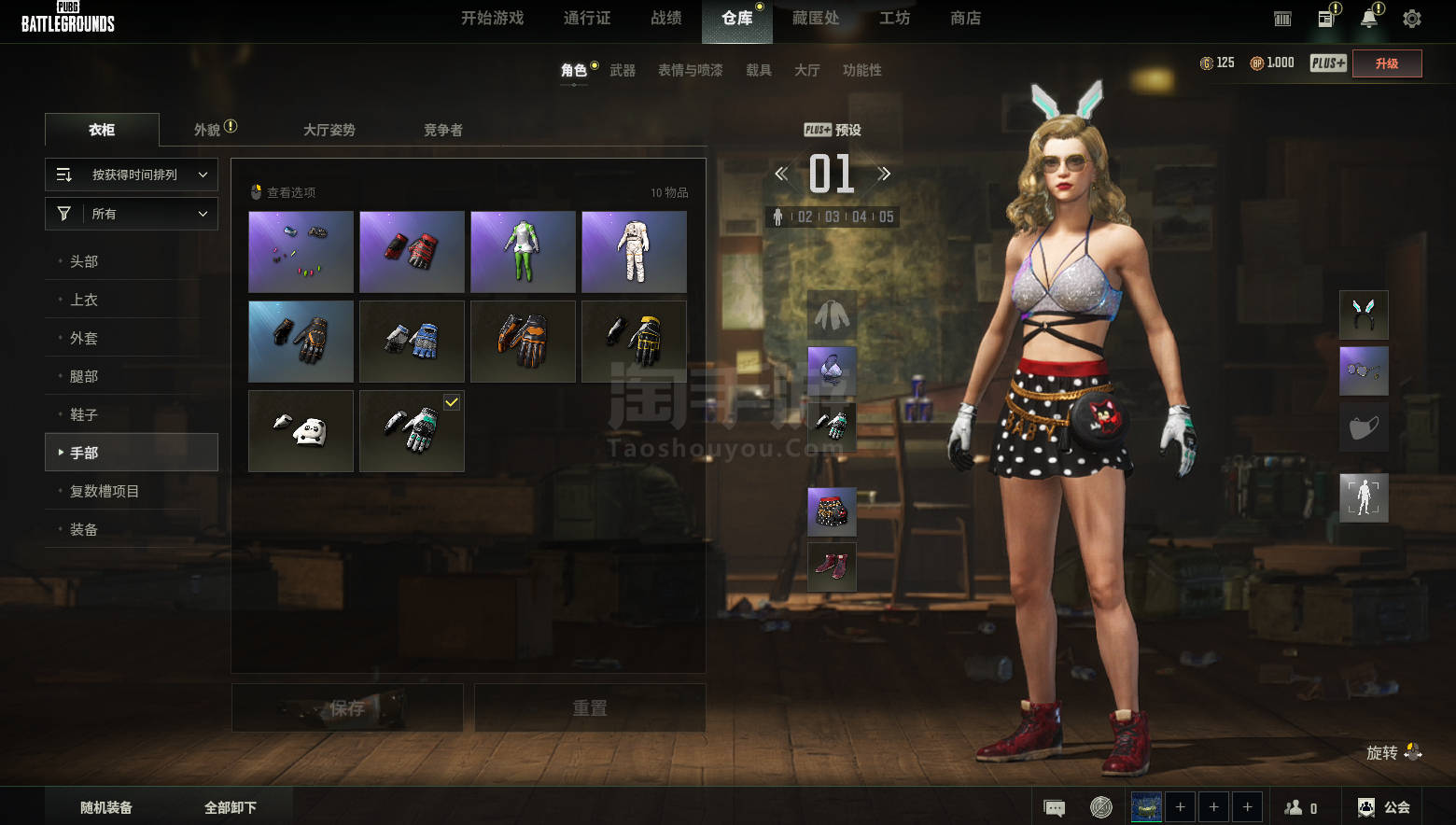The width and height of the screenshot is (1456, 825).
Task: Click the 重置 reset button
Action: pos(590,708)
